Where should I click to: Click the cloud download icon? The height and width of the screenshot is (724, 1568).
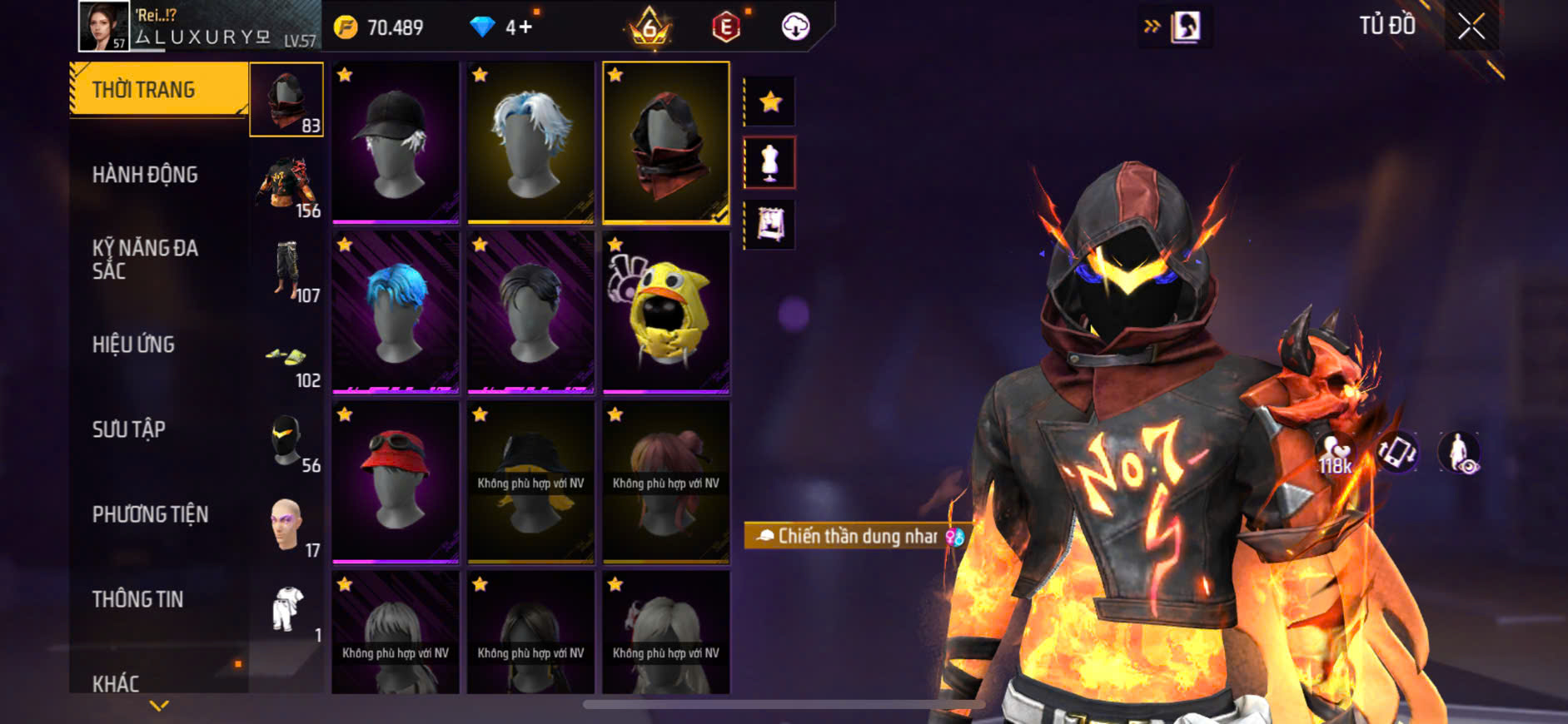(x=795, y=27)
